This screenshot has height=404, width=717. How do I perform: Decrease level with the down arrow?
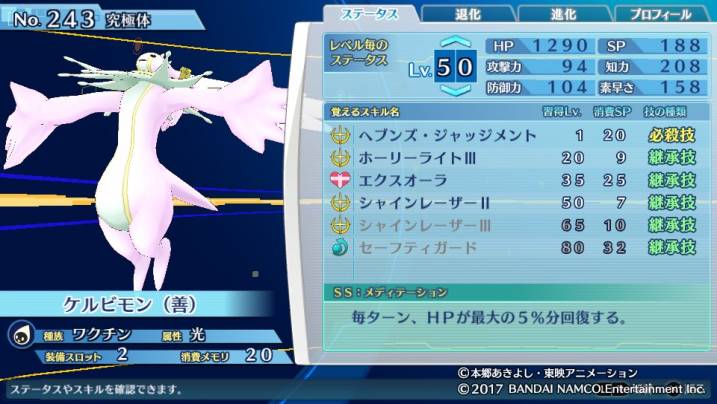click(455, 91)
